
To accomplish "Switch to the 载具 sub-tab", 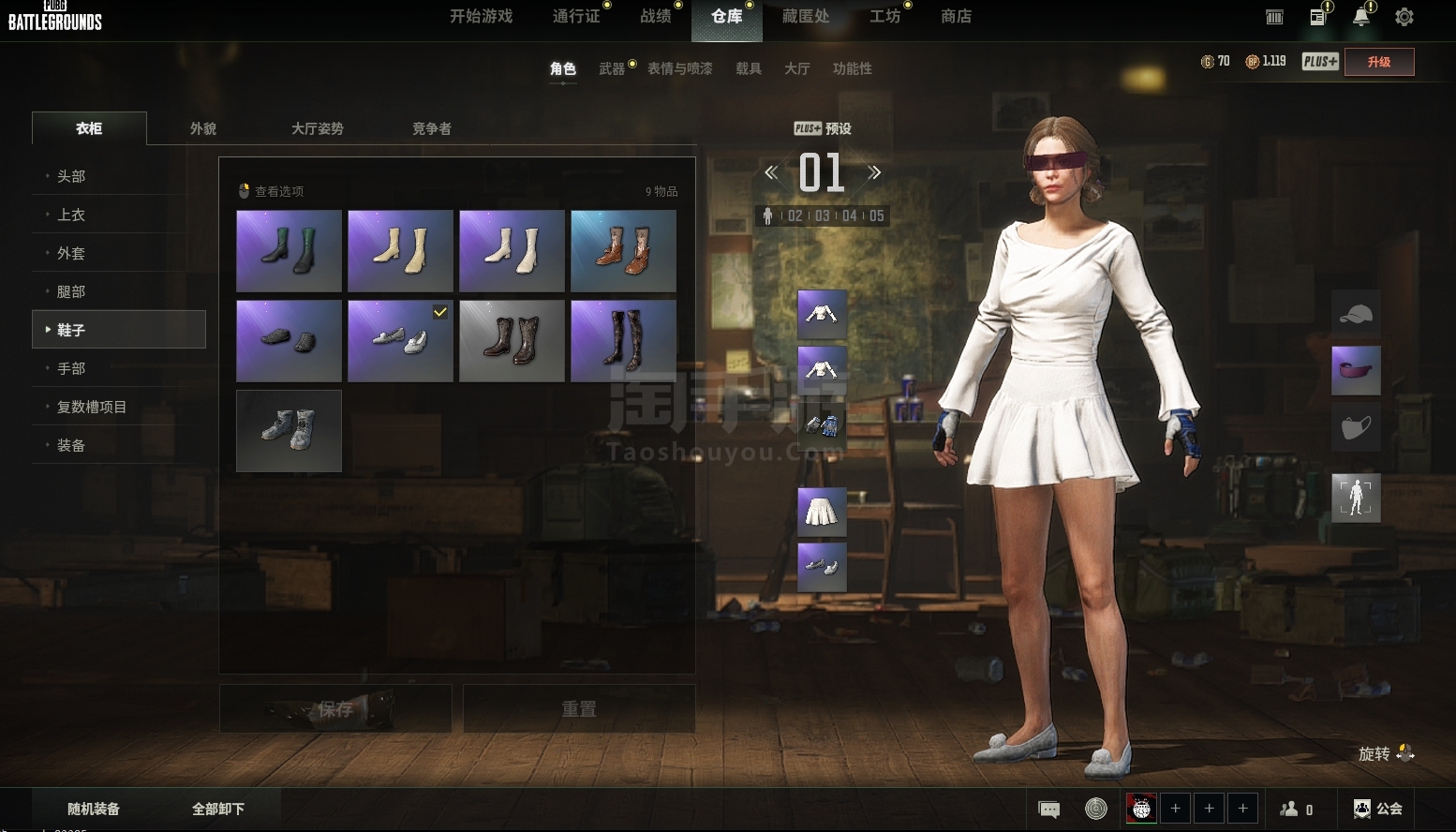I will click(x=748, y=68).
